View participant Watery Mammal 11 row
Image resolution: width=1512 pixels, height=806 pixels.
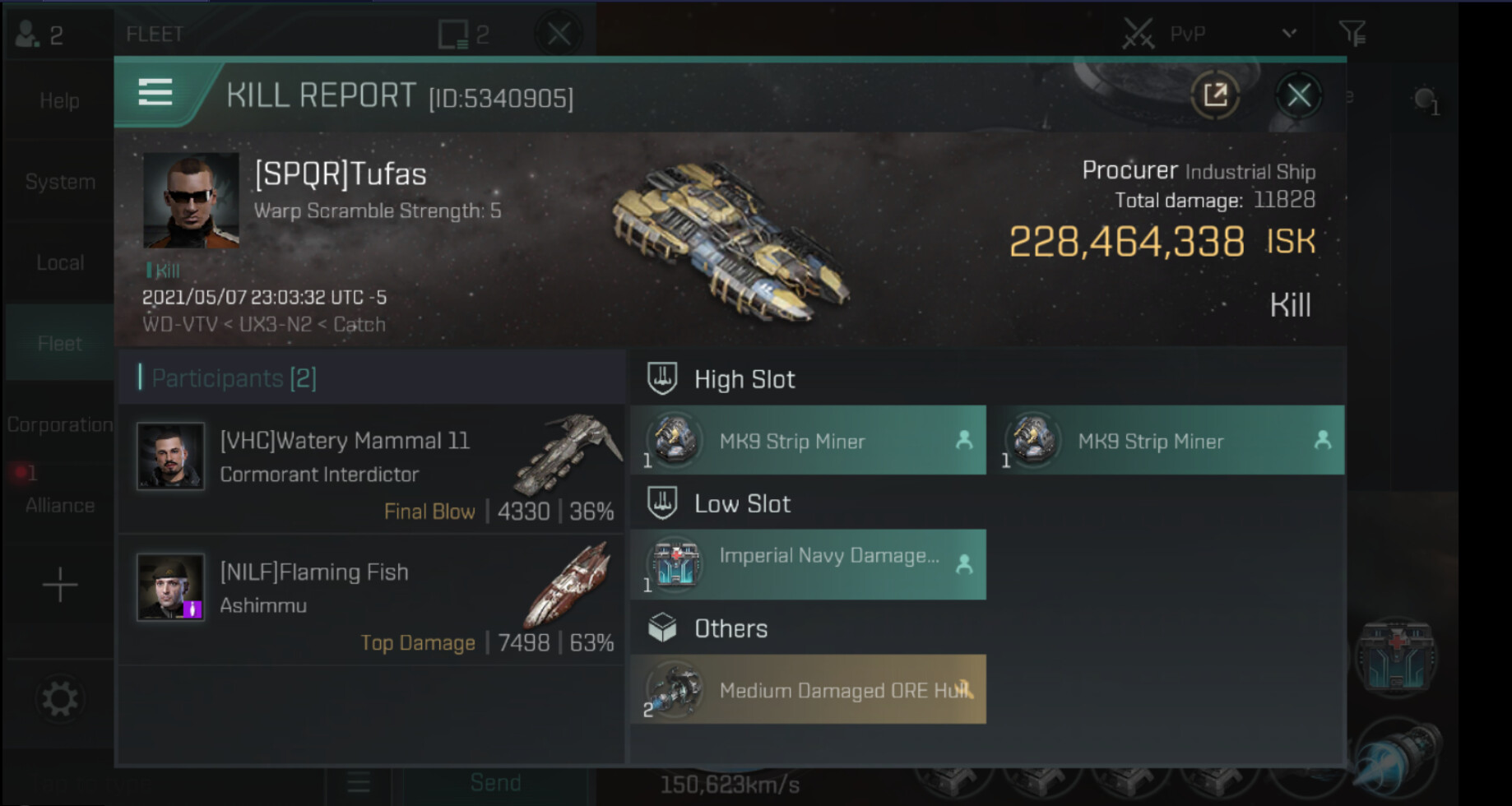pyautogui.click(x=372, y=469)
